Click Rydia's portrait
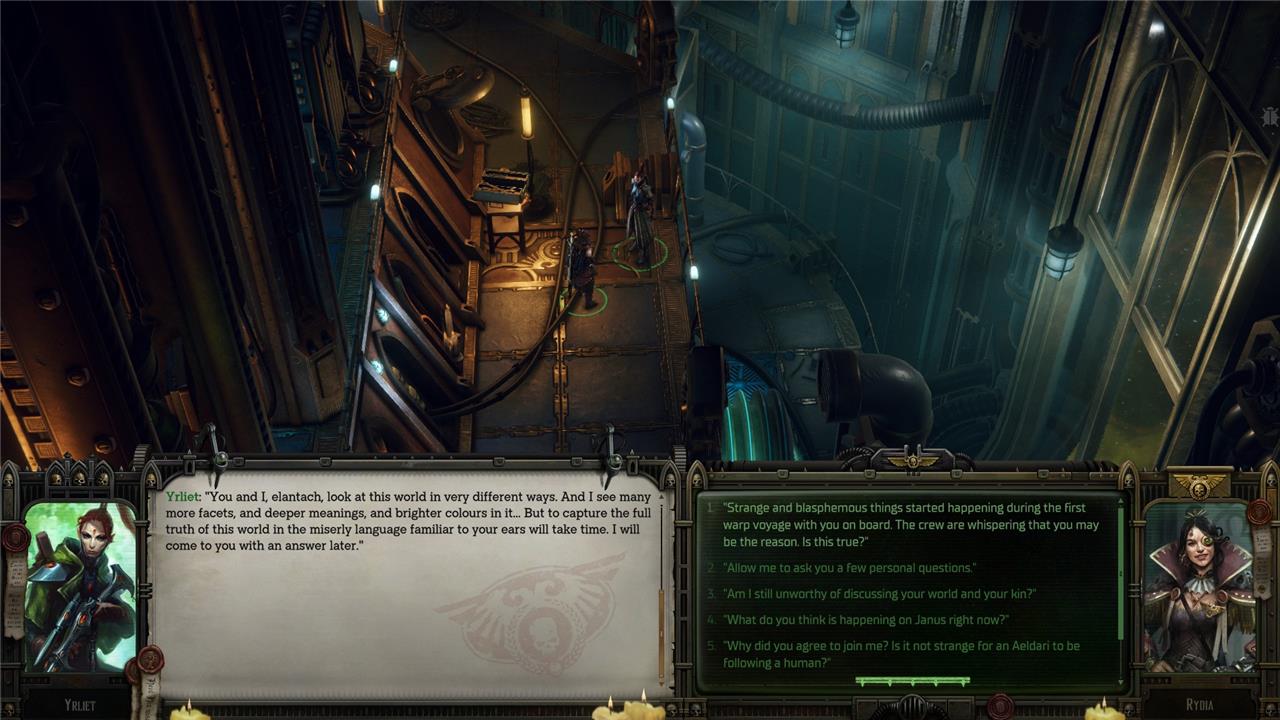 1198,588
